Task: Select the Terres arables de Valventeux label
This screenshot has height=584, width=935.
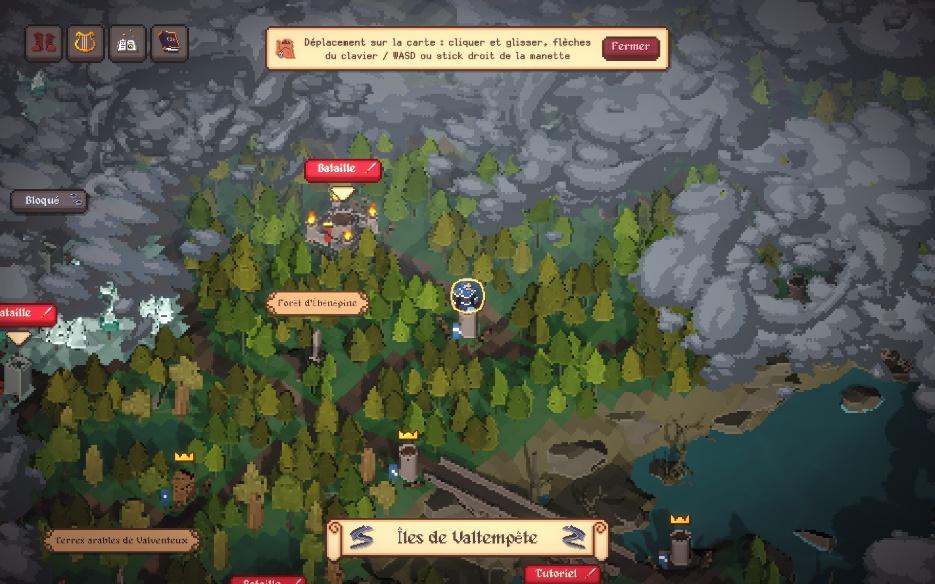Action: [122, 541]
